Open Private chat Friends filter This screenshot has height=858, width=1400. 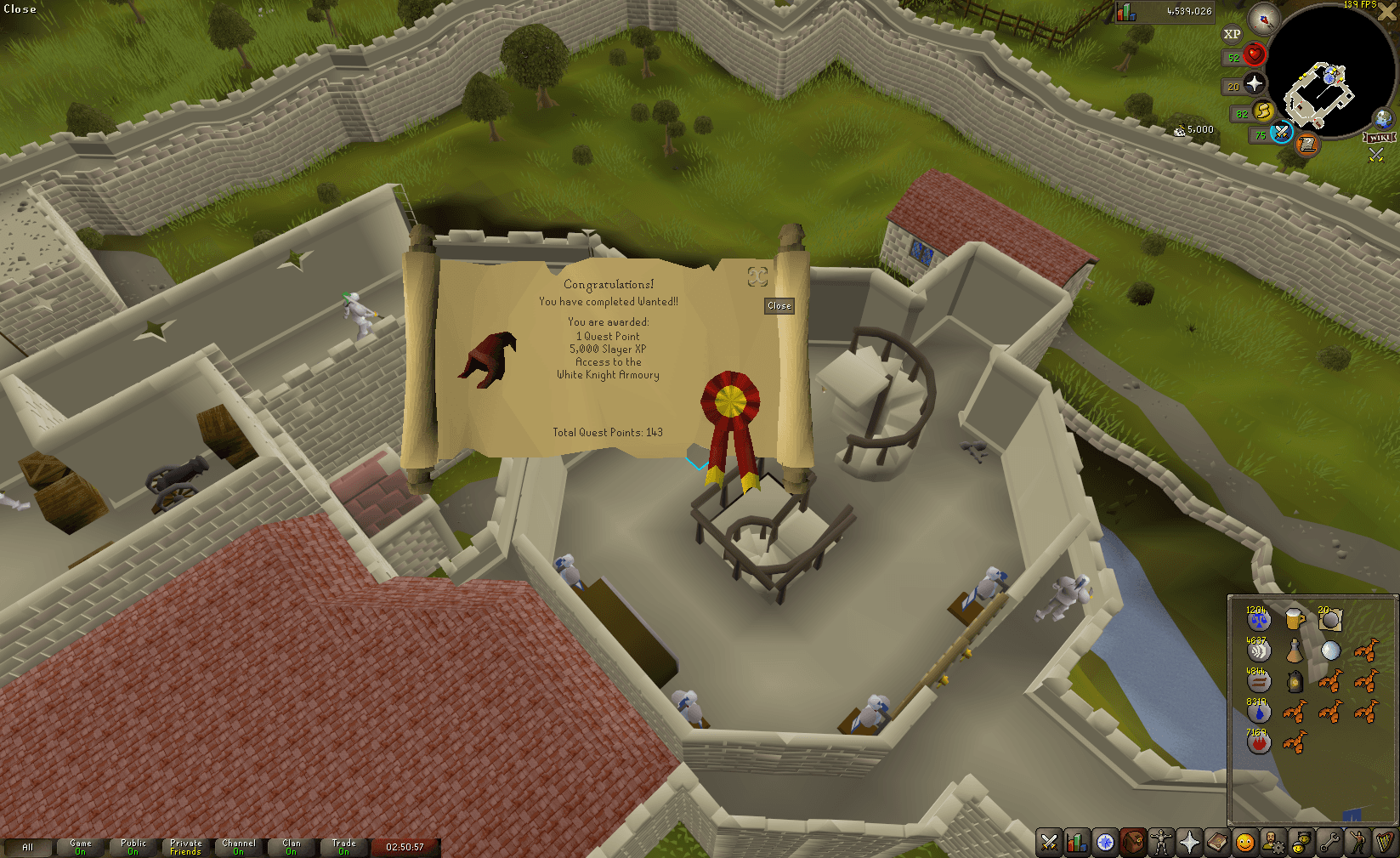pyautogui.click(x=185, y=845)
